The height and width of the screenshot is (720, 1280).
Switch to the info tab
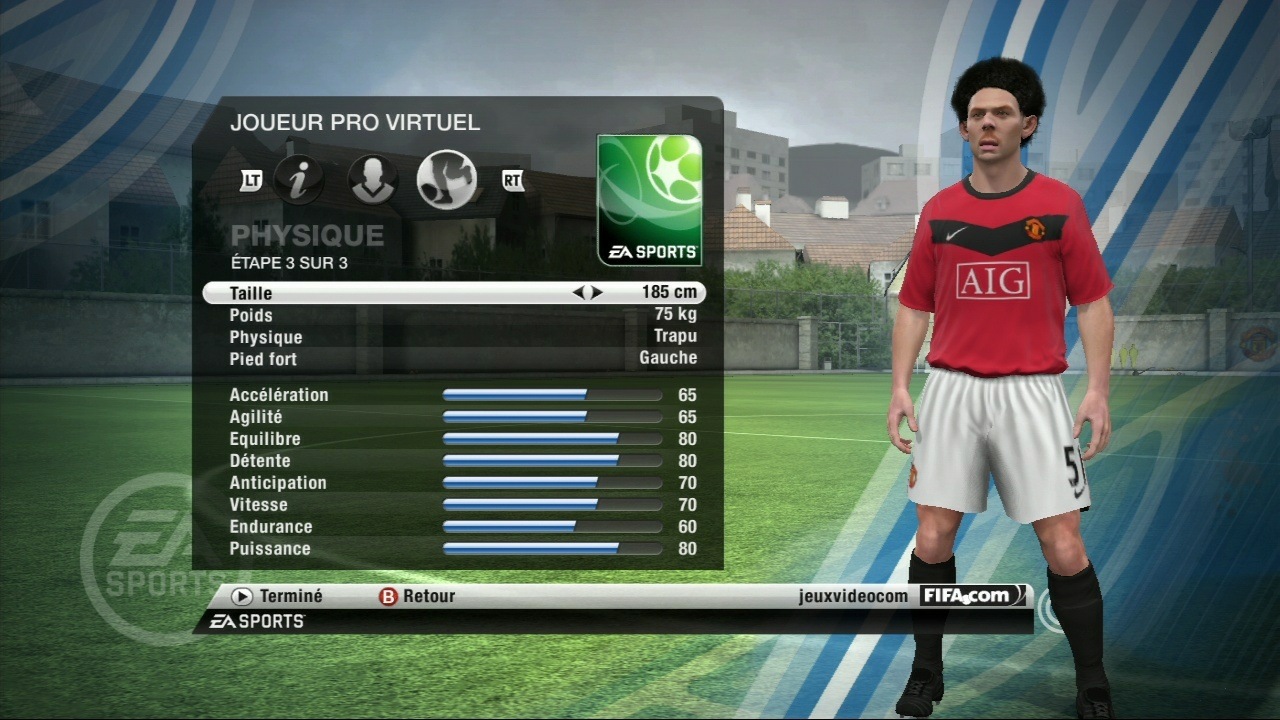tap(298, 179)
